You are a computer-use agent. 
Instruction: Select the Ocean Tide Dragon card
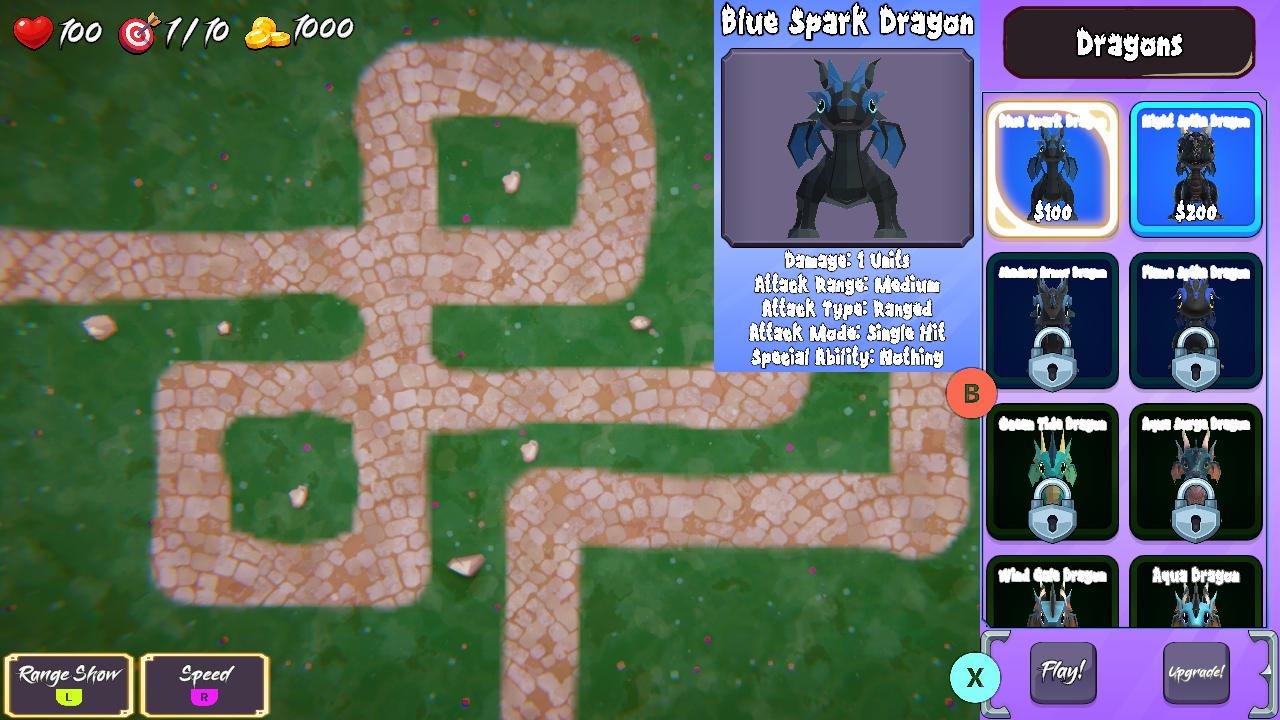tap(1052, 470)
